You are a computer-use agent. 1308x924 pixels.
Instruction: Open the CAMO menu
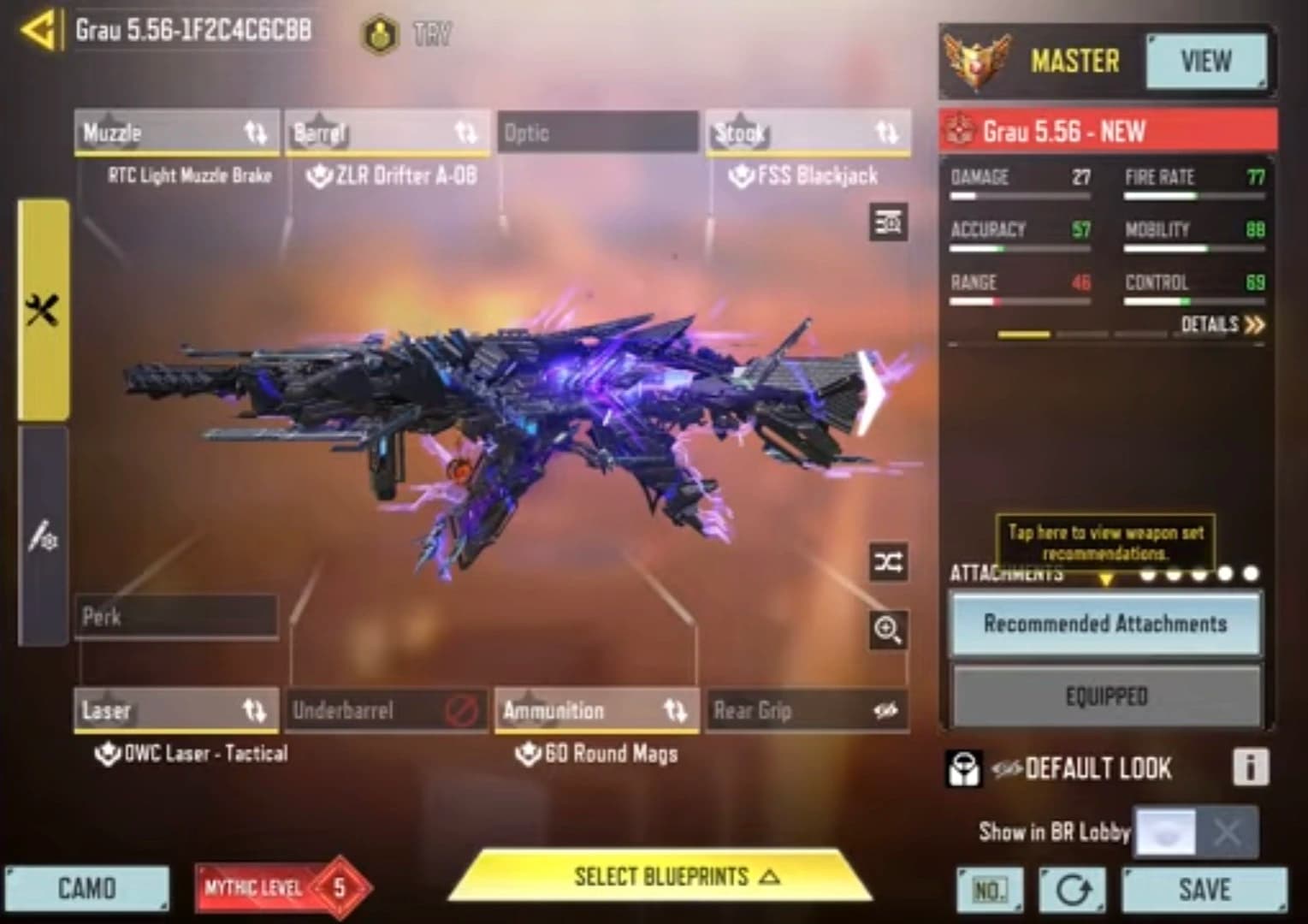point(86,889)
